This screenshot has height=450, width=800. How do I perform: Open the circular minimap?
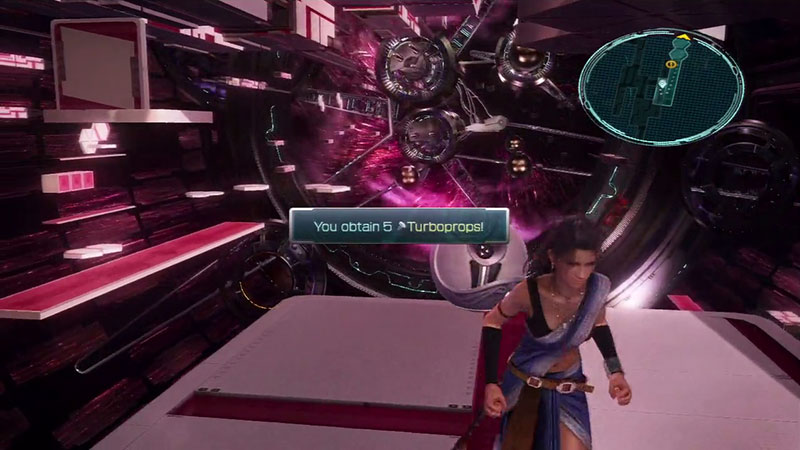(x=662, y=72)
